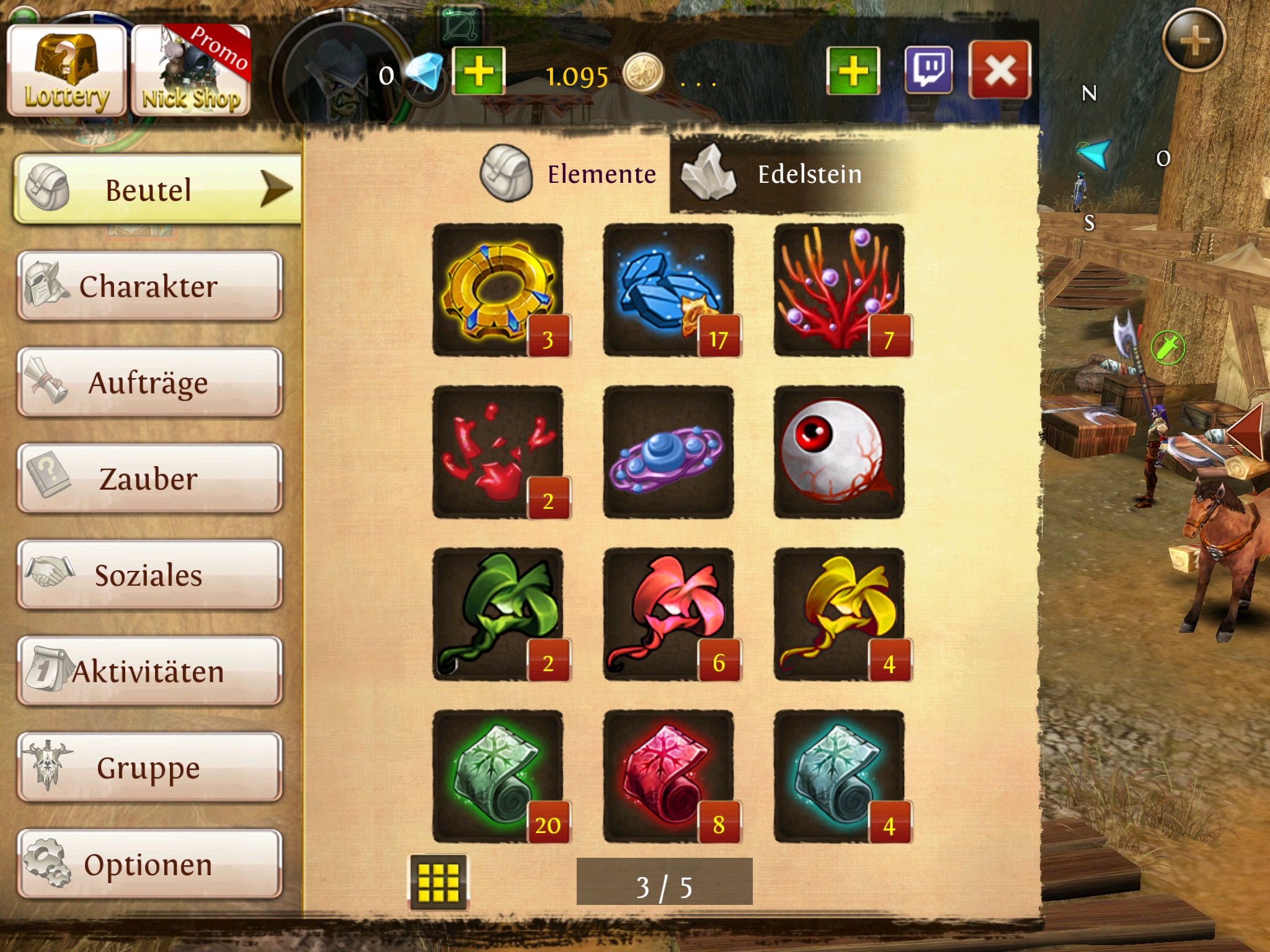The image size is (1270, 952).
Task: Choose the Soziales menu entry
Action: click(x=149, y=575)
